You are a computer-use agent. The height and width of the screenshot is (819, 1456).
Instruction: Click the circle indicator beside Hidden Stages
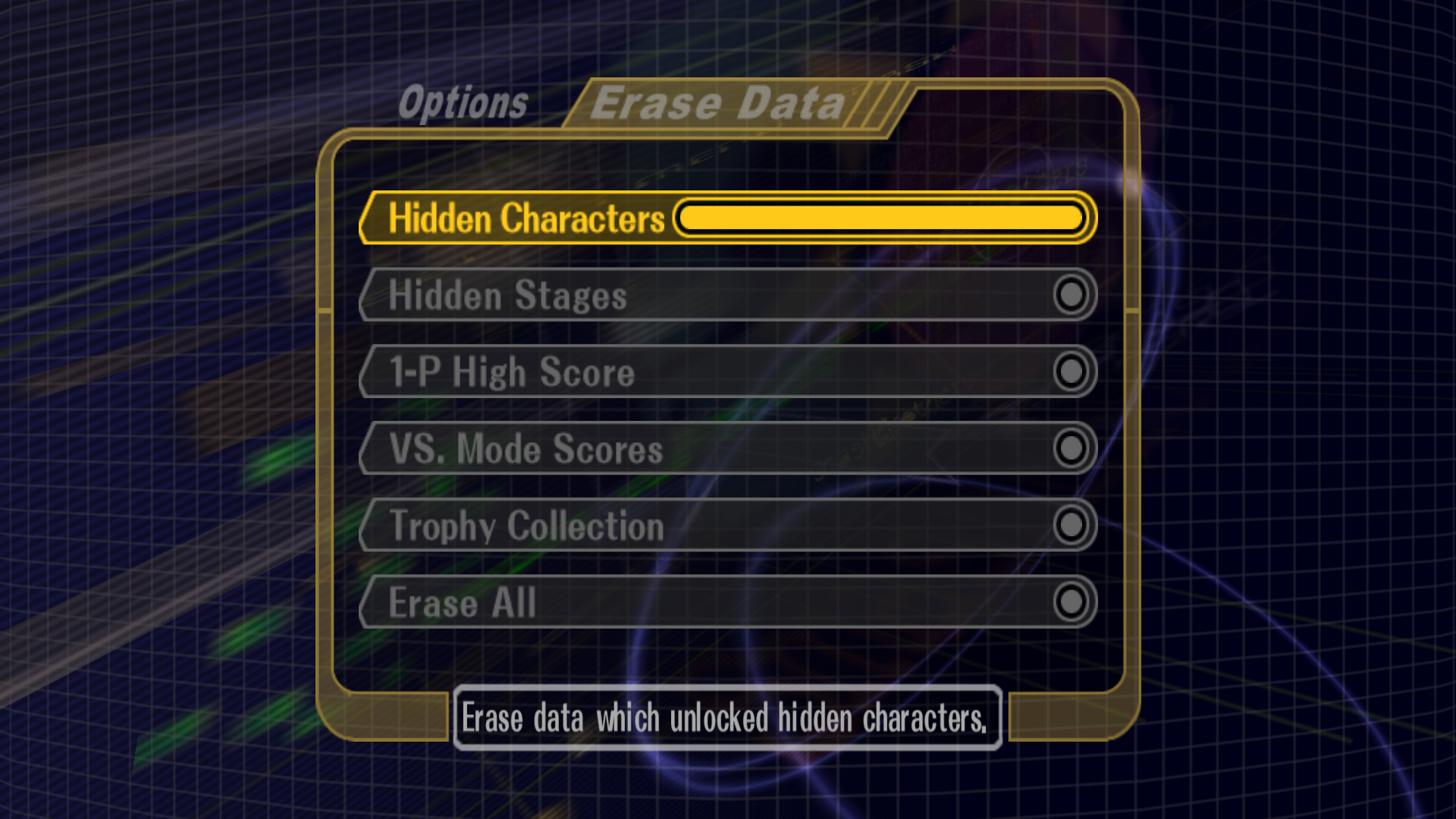coord(1072,296)
